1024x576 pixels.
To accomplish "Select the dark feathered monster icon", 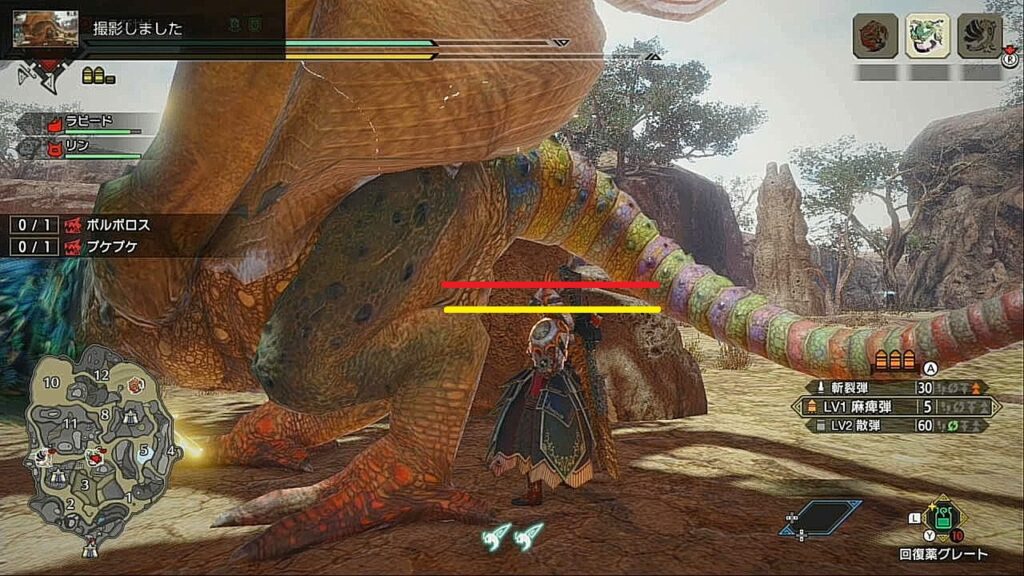I will 980,36.
